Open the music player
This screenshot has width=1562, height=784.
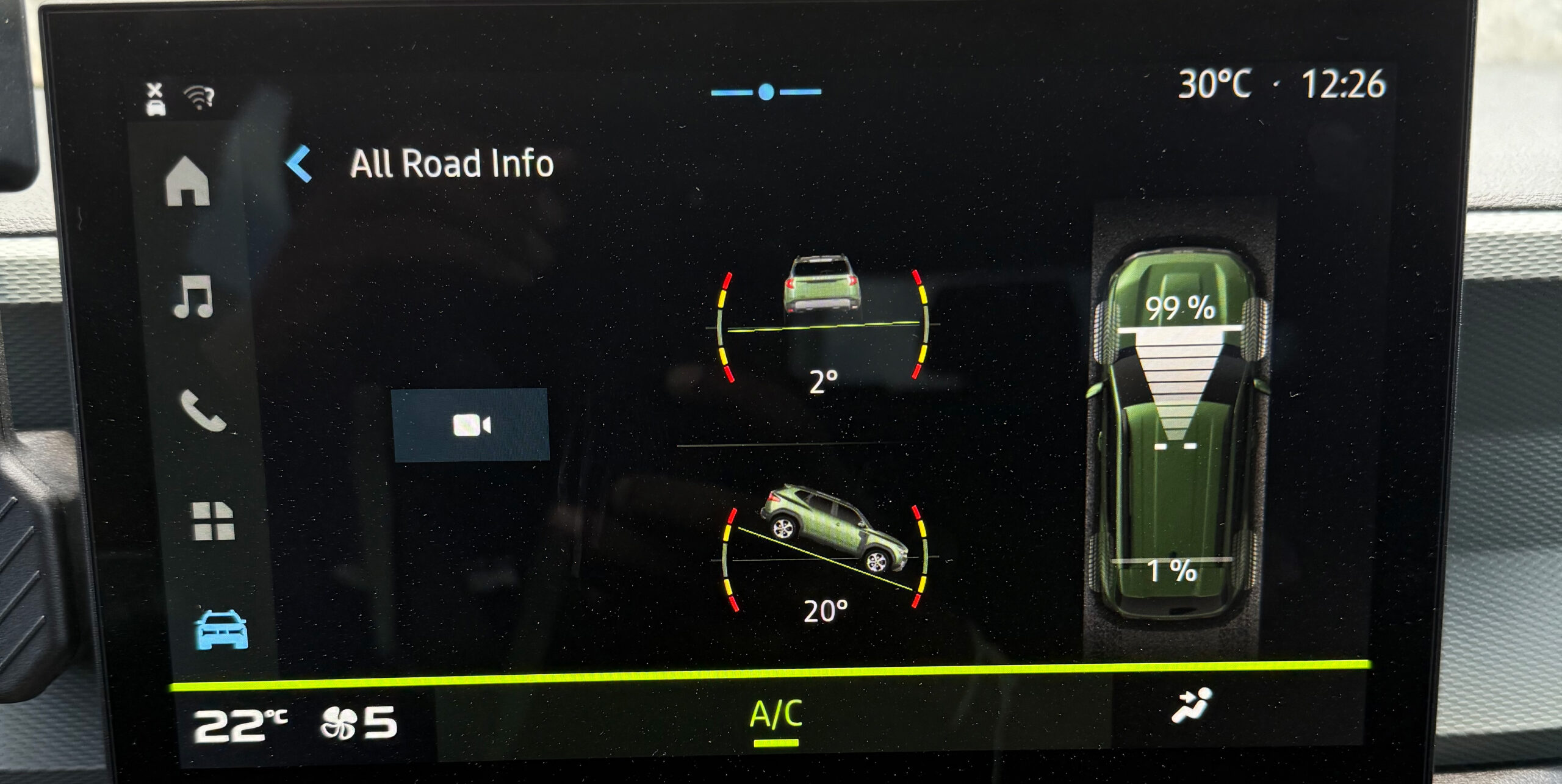(193, 297)
